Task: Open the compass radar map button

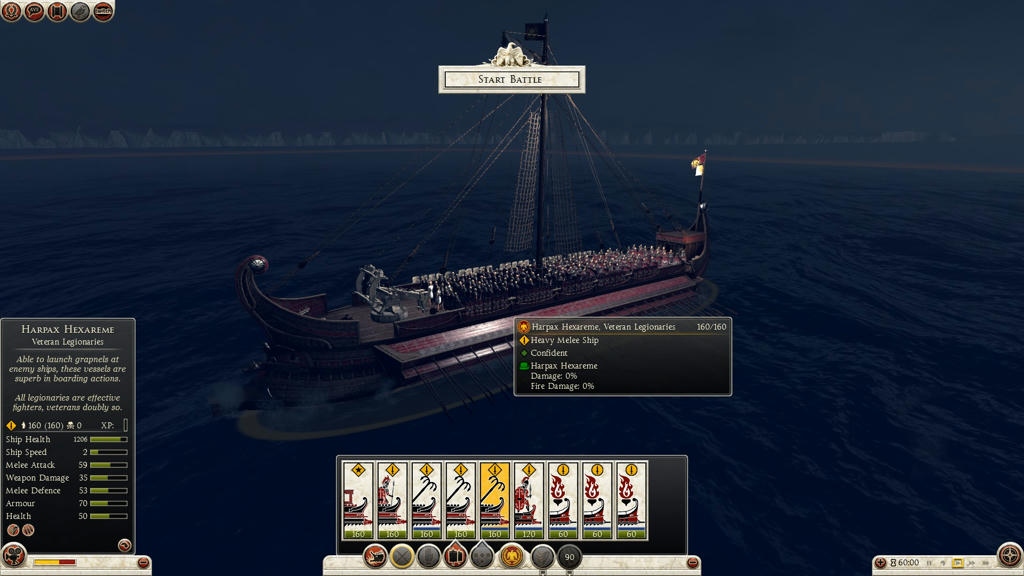Action: 1010,554
